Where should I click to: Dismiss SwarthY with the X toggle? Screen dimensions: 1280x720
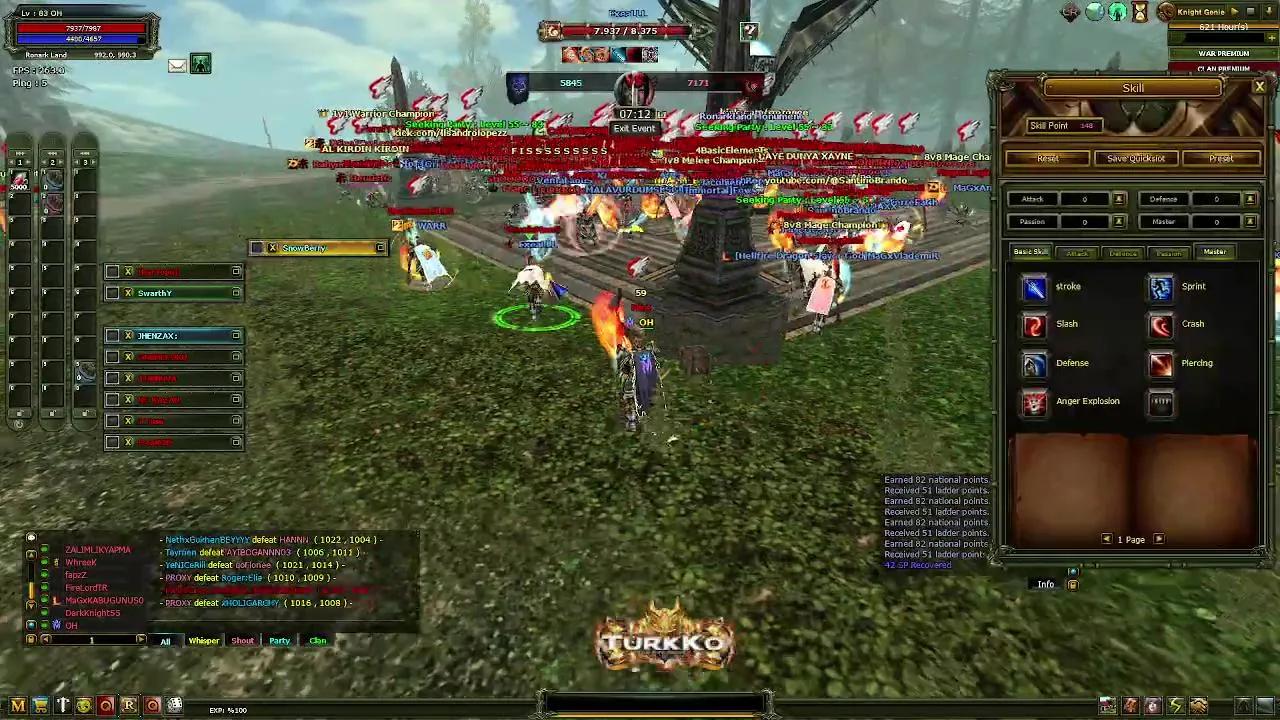(128, 293)
